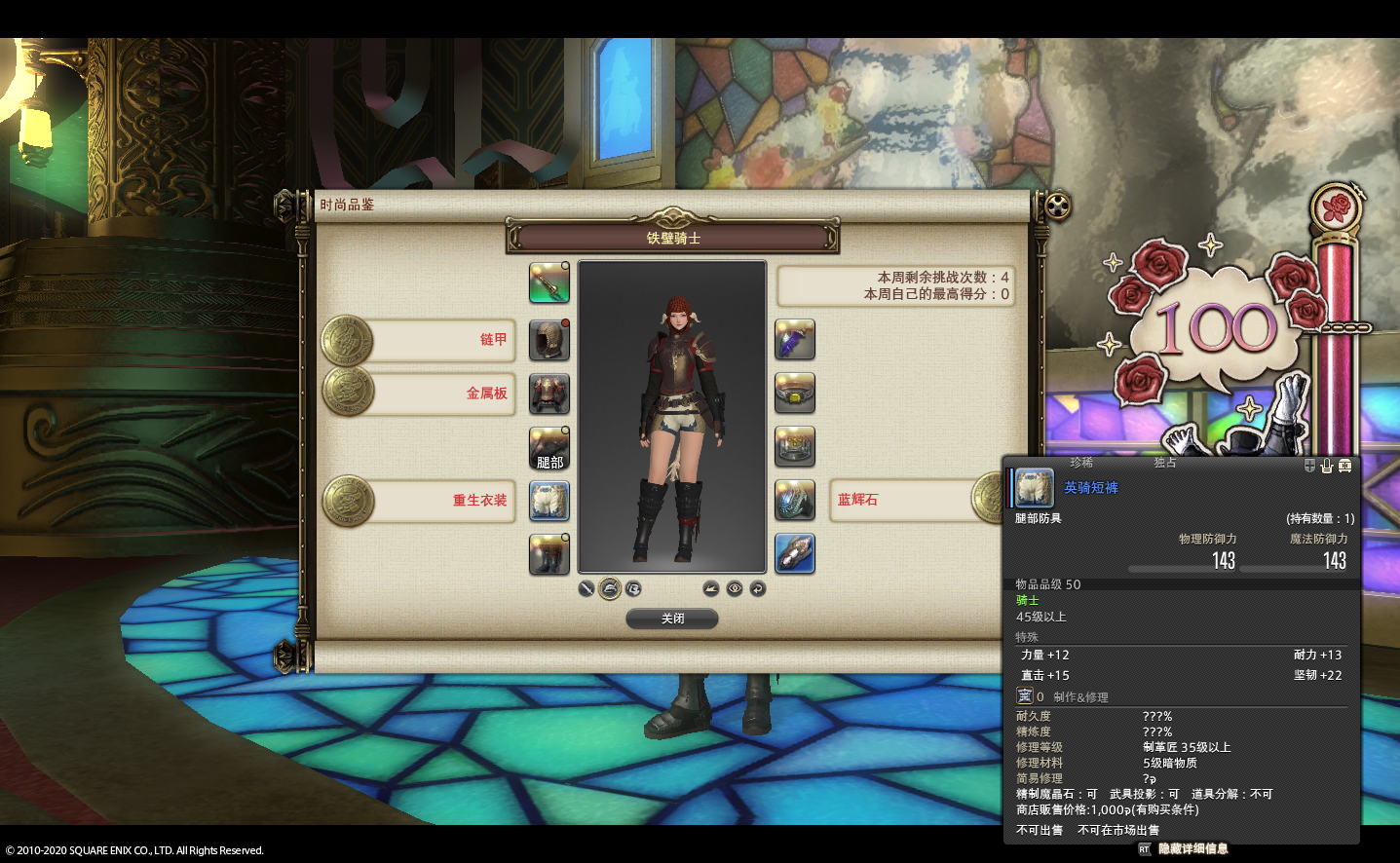Select the black boots feet slot

(x=549, y=554)
